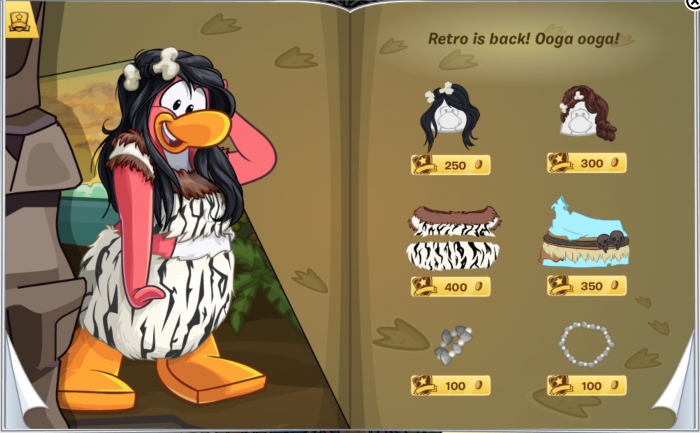Choose the brown curly wig item
Image resolution: width=700 pixels, height=433 pixels.
pos(586,112)
